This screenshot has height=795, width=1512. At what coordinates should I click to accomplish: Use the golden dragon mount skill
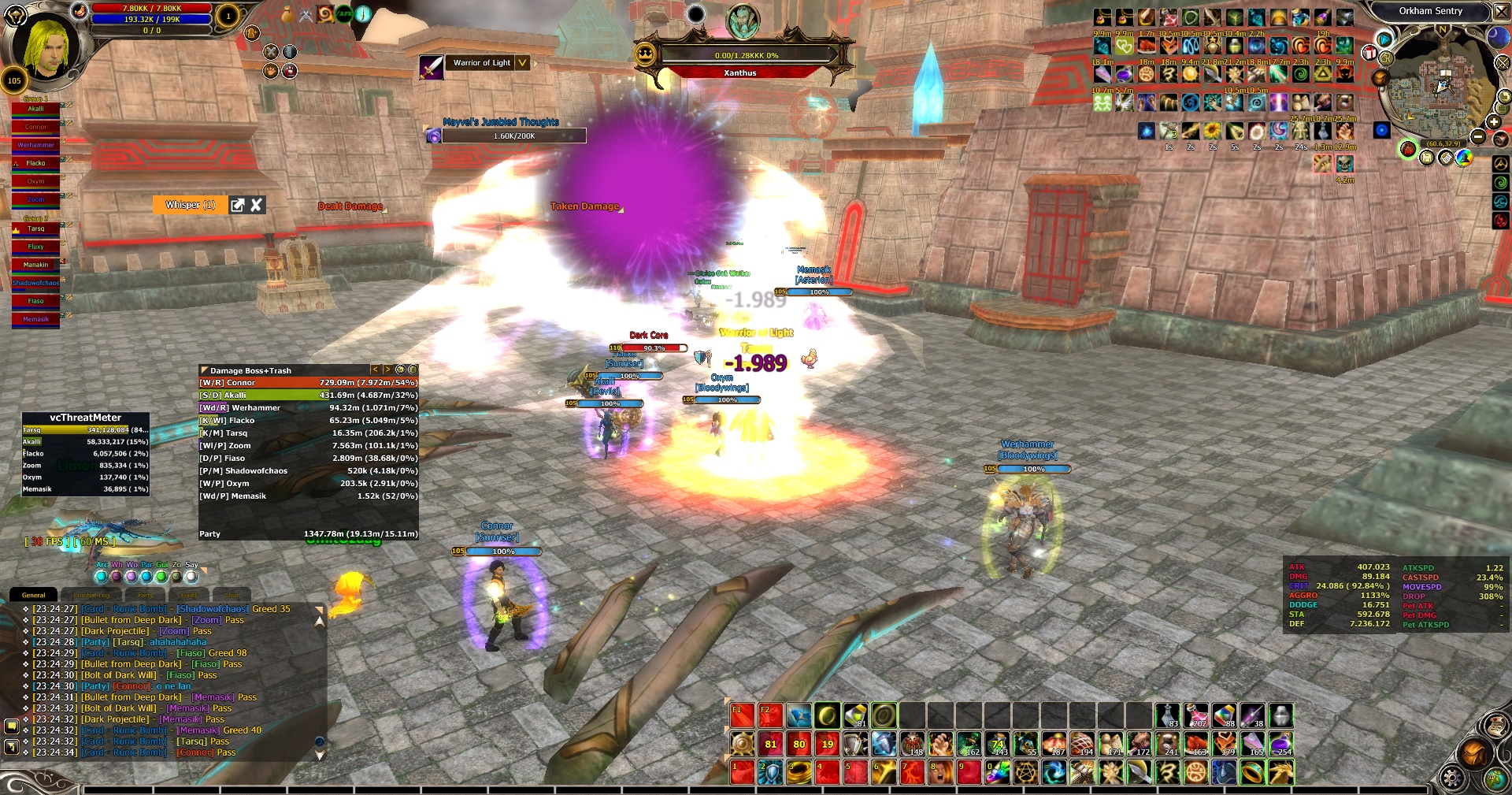pyautogui.click(x=1280, y=773)
